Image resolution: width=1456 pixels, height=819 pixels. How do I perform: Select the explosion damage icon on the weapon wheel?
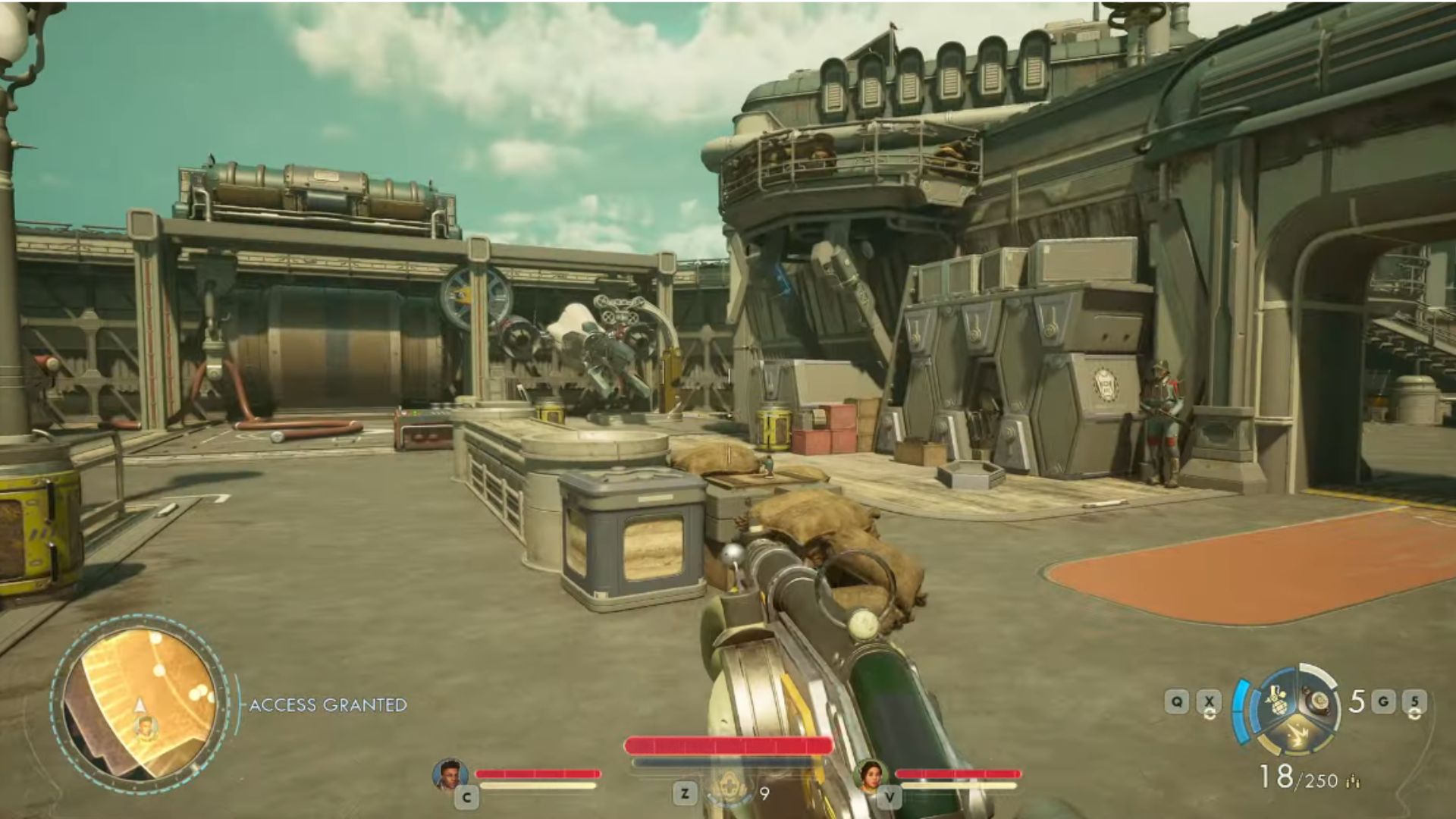(x=1298, y=735)
